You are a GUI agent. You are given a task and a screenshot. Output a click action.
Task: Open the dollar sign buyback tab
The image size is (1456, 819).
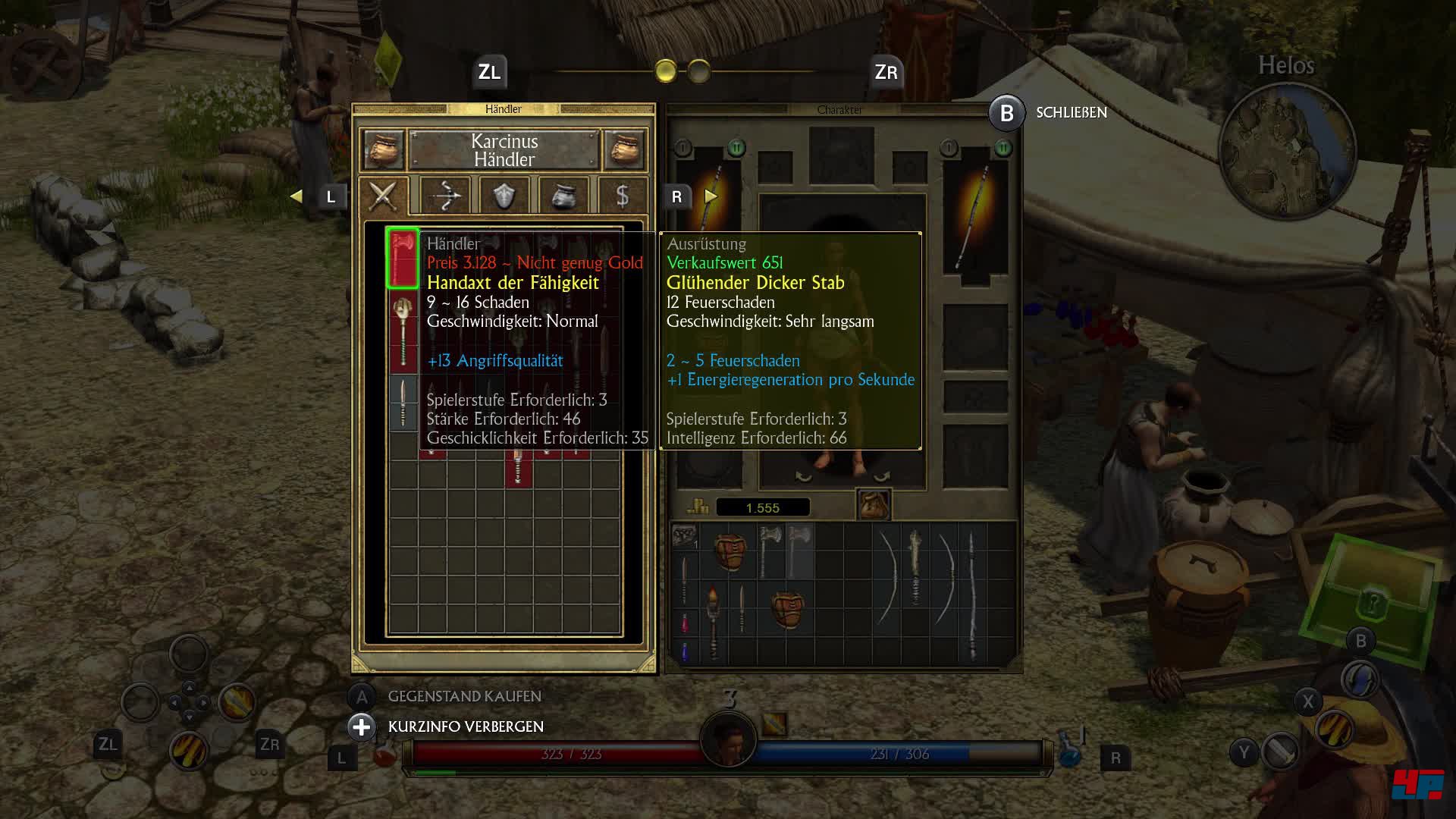click(623, 196)
